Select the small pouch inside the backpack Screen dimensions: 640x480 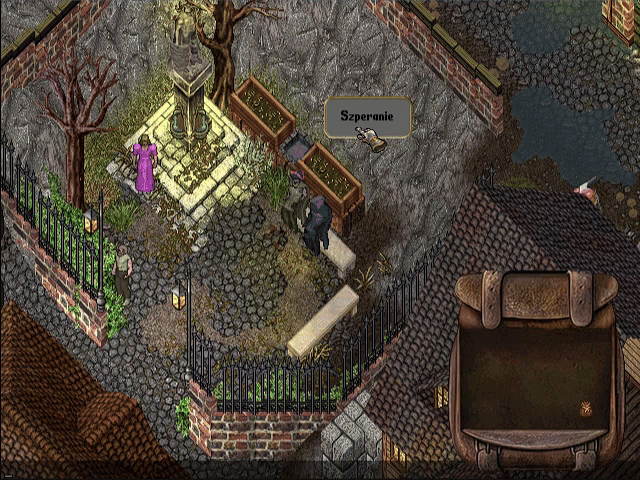[x=587, y=408]
